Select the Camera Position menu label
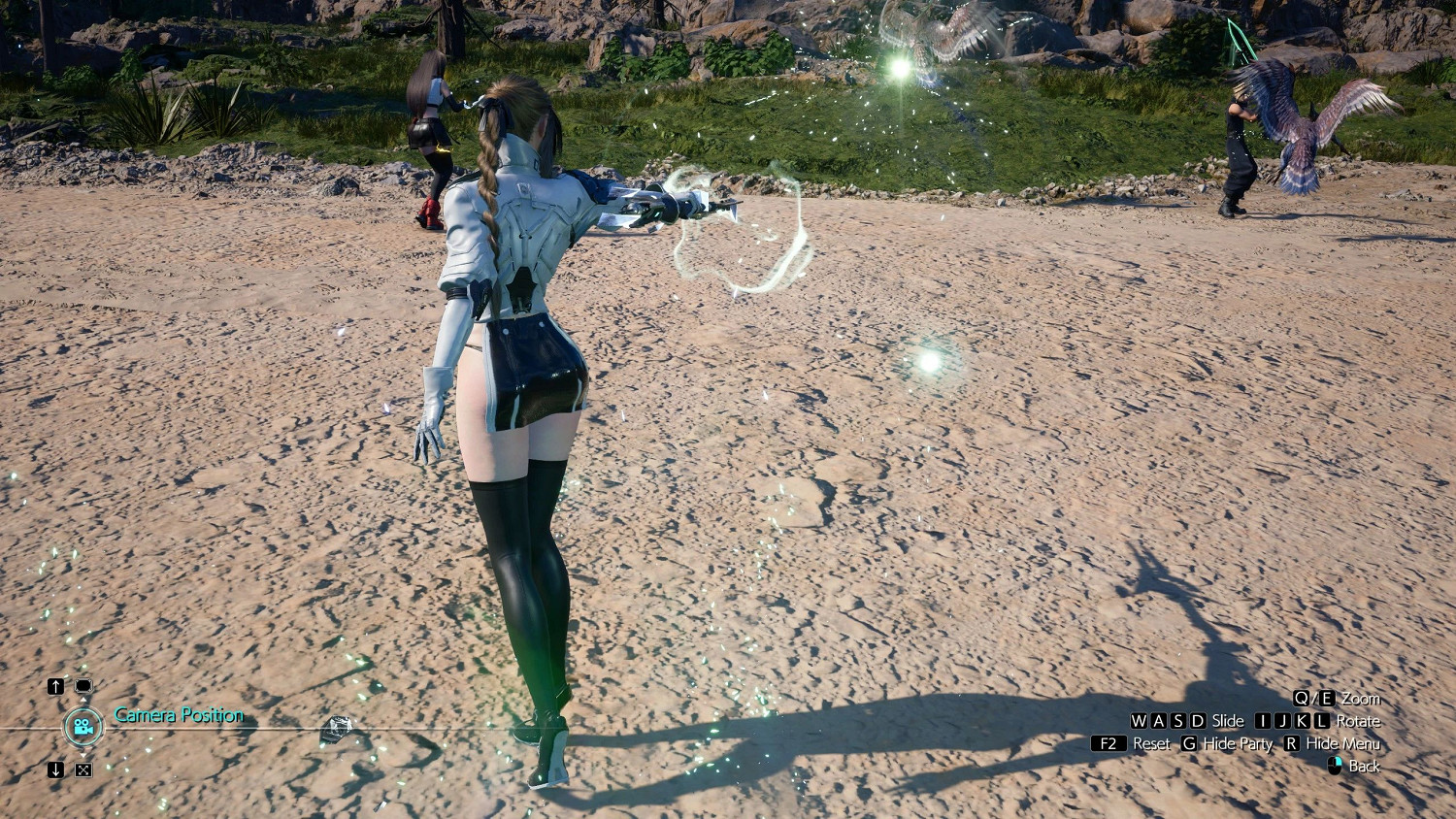1456x819 pixels. (180, 715)
